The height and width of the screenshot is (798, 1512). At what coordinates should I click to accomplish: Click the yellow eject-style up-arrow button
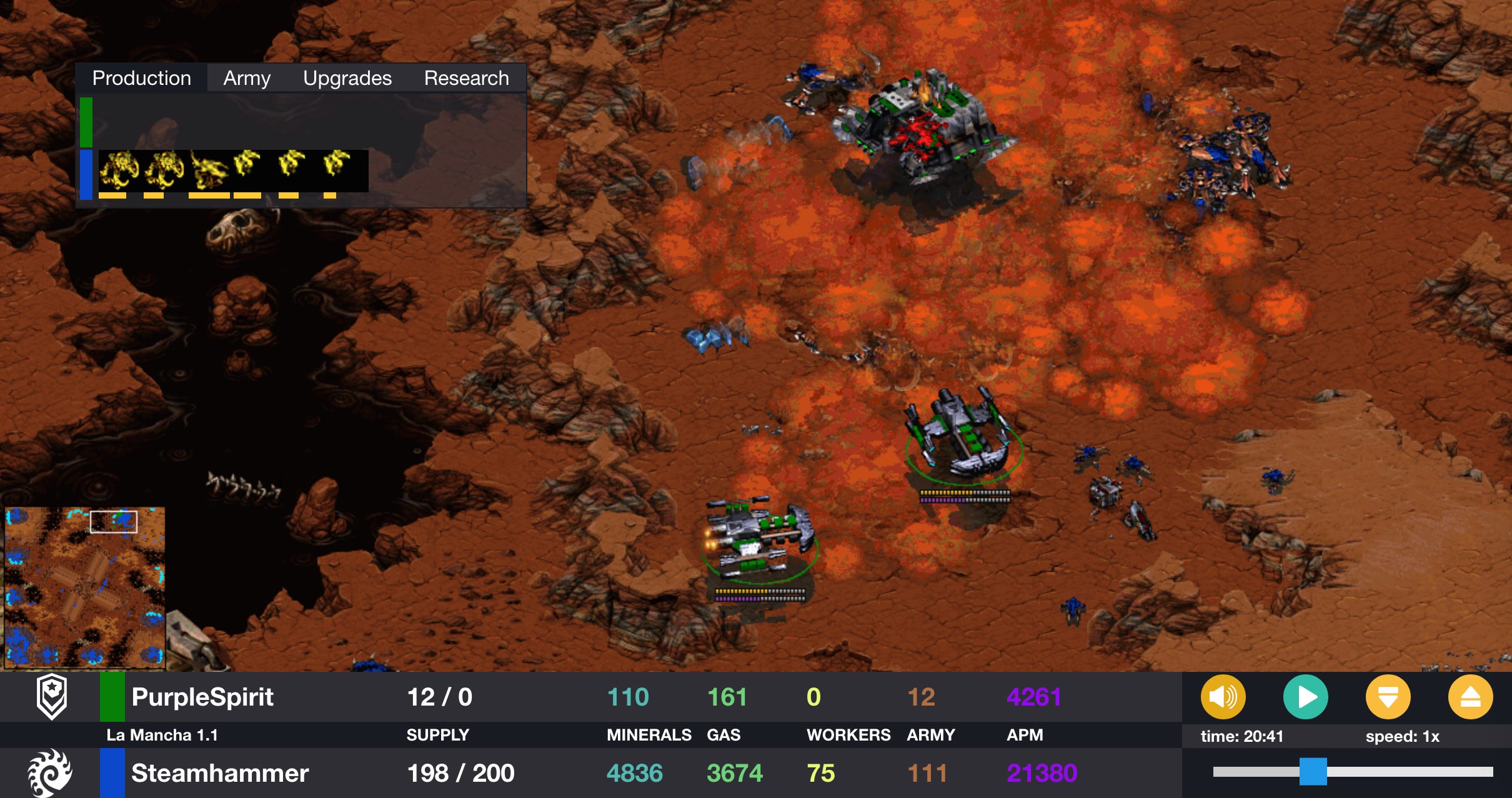[1470, 697]
